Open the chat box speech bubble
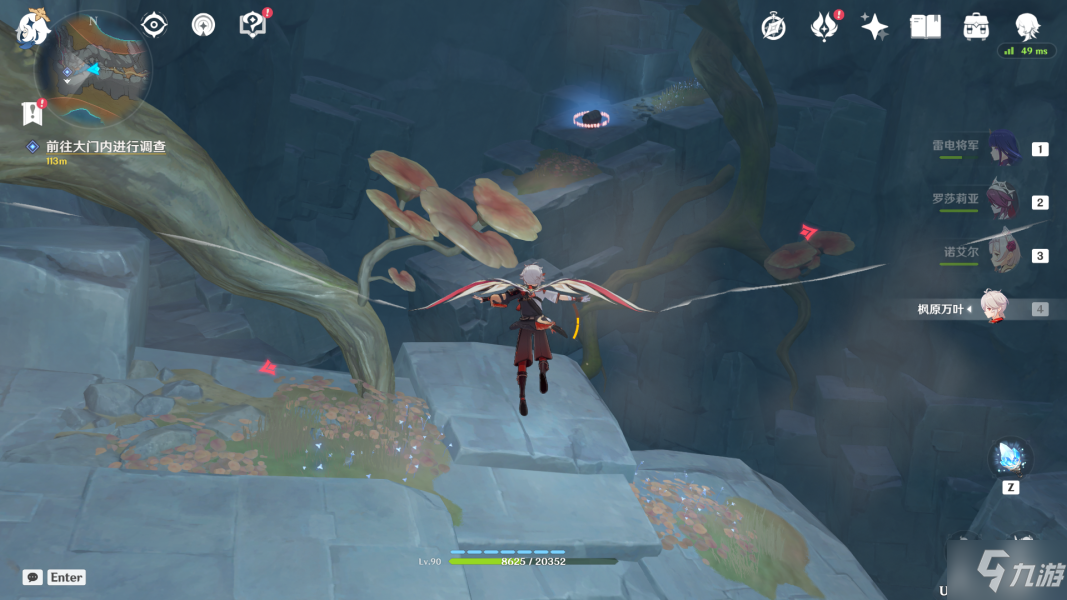1067x600 pixels. click(33, 577)
